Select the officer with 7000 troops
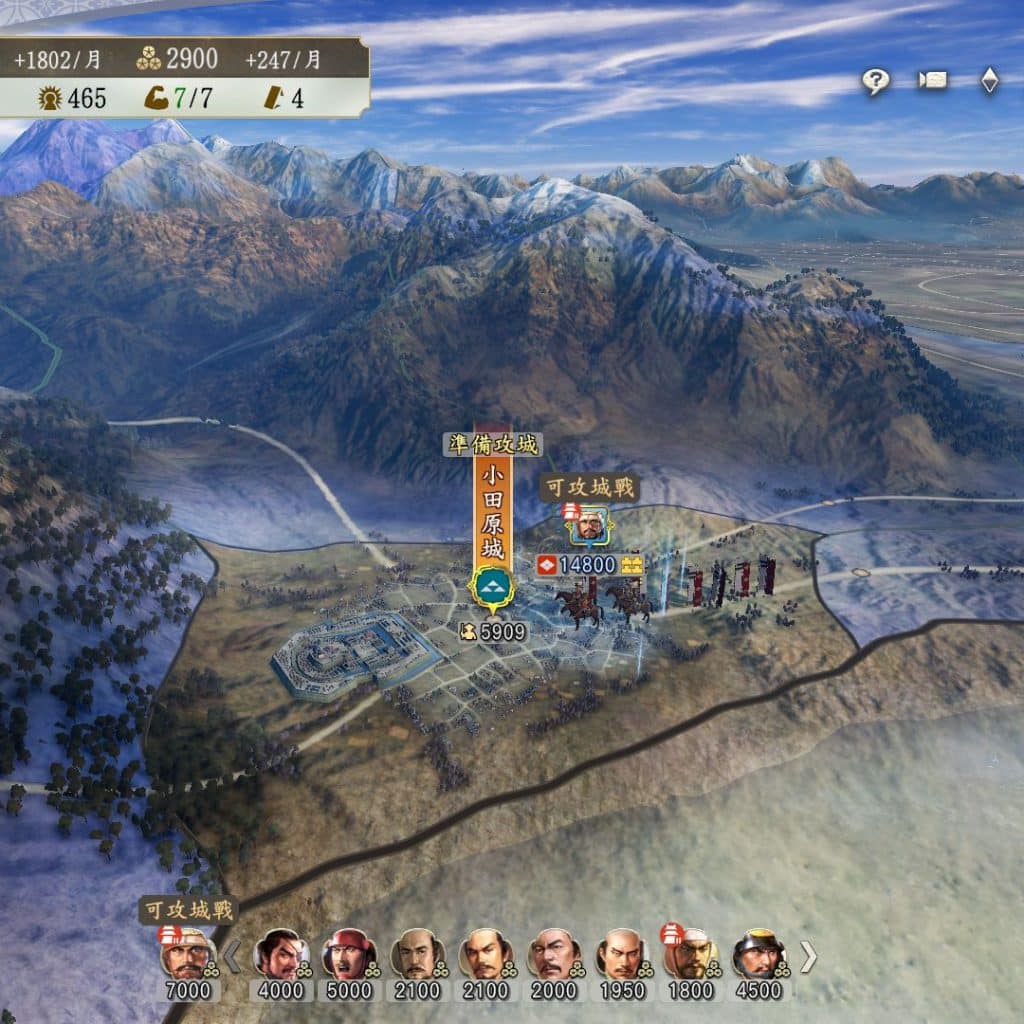 point(187,955)
